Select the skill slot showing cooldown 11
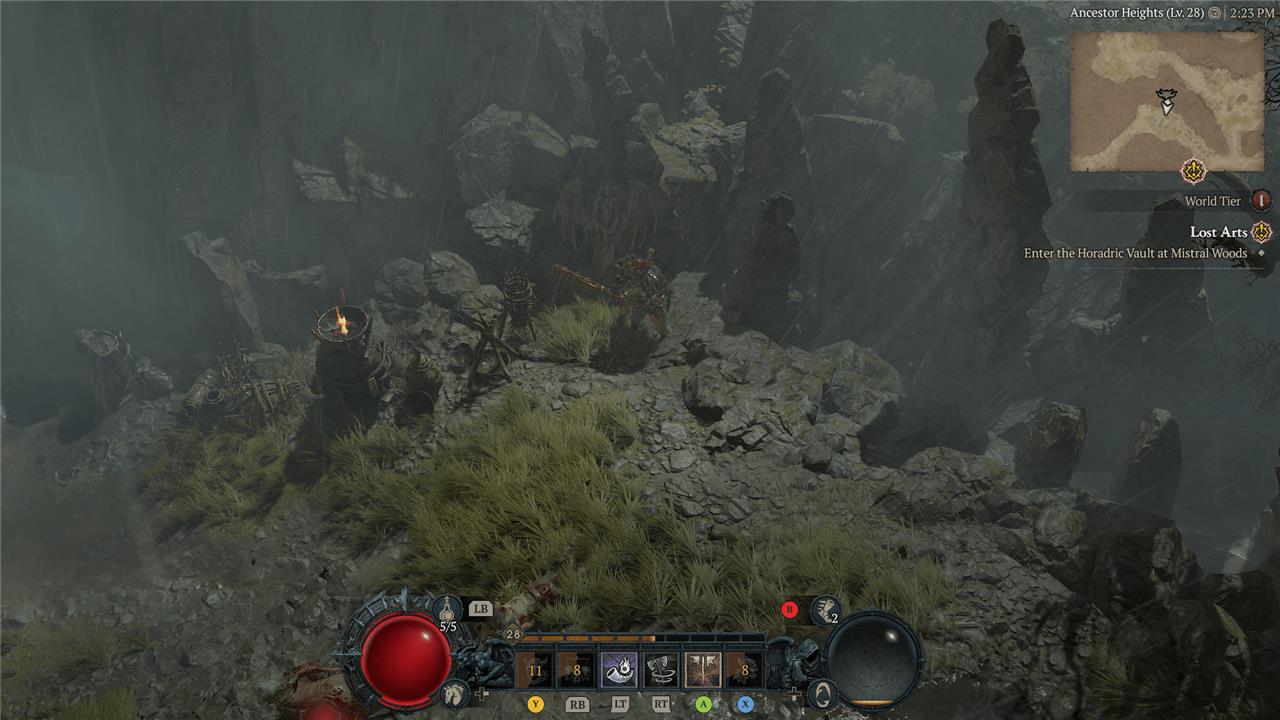 click(x=536, y=670)
